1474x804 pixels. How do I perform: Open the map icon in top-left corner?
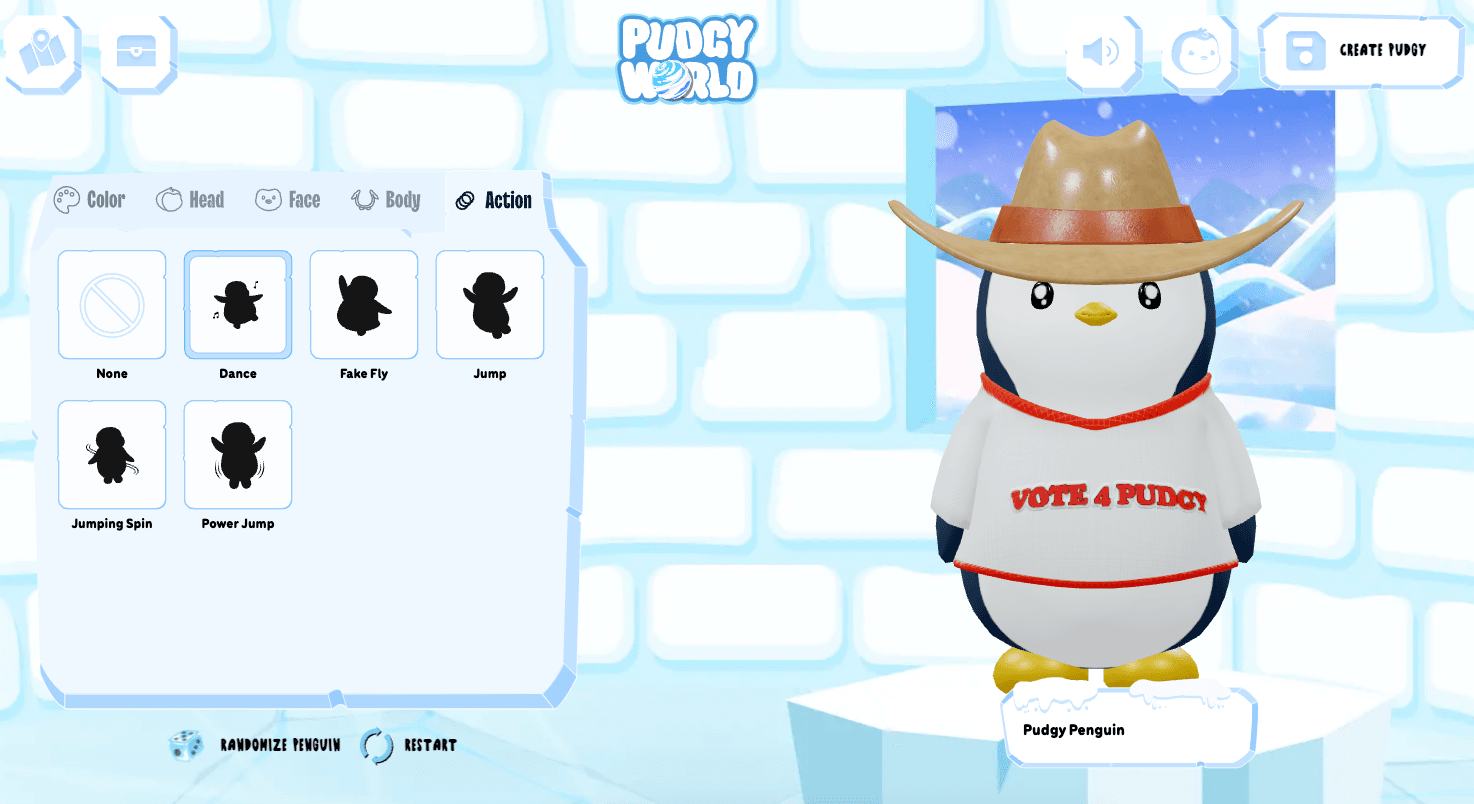[42, 51]
